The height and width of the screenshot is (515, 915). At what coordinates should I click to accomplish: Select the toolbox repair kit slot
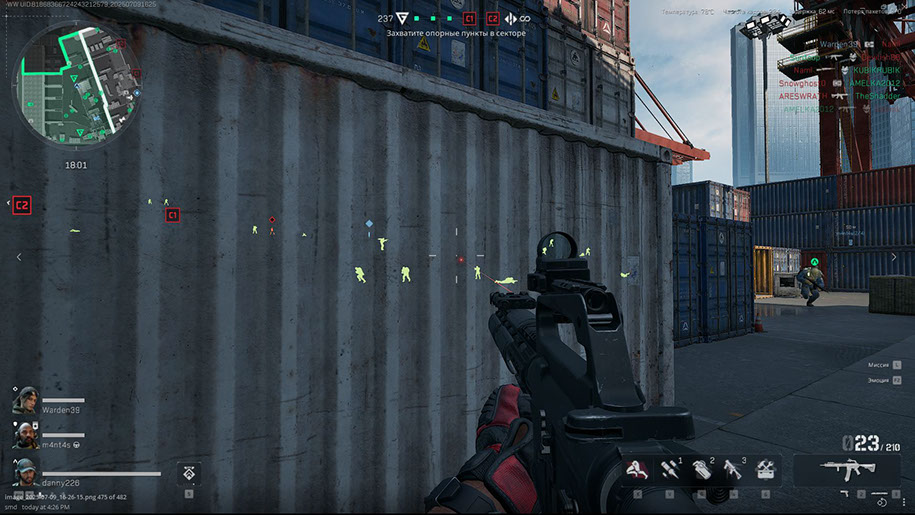point(767,470)
